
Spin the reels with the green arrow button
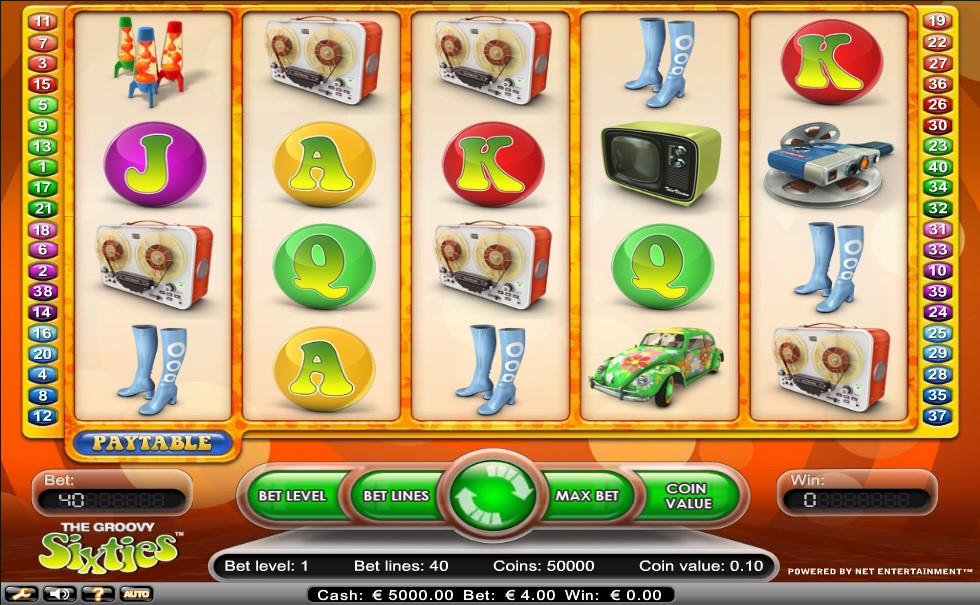(492, 495)
